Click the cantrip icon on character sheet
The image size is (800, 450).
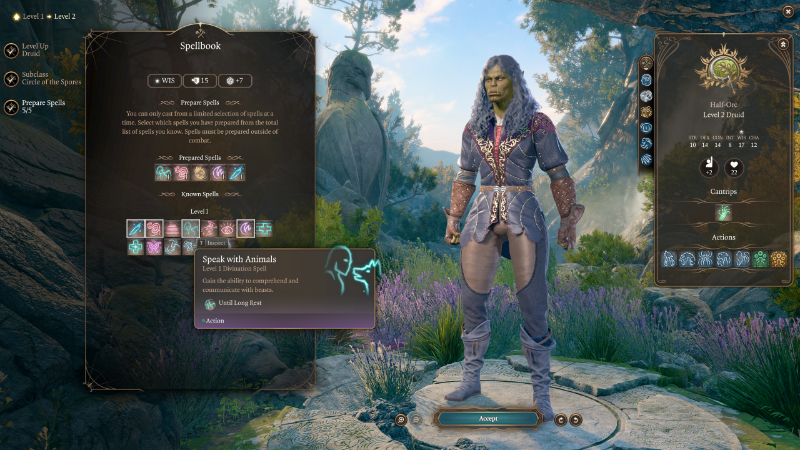724,212
